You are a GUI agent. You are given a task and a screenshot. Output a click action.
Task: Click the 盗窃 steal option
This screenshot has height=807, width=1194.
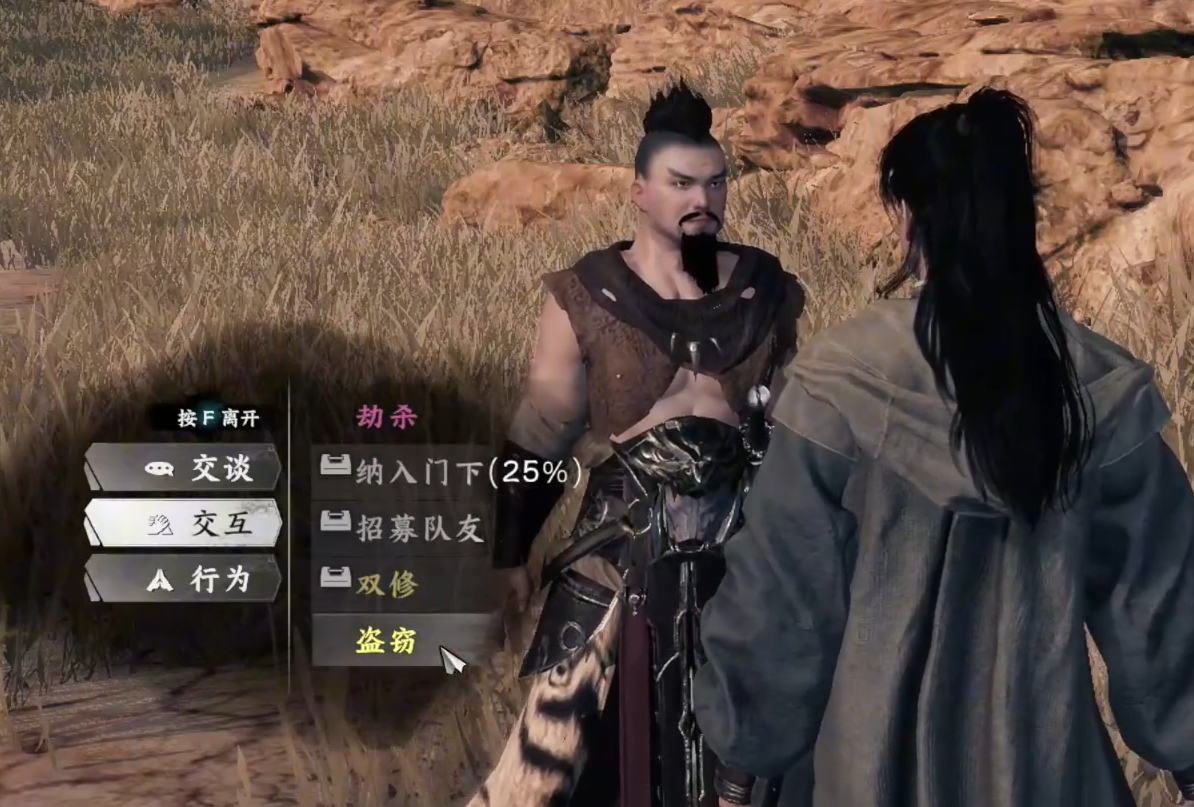386,641
